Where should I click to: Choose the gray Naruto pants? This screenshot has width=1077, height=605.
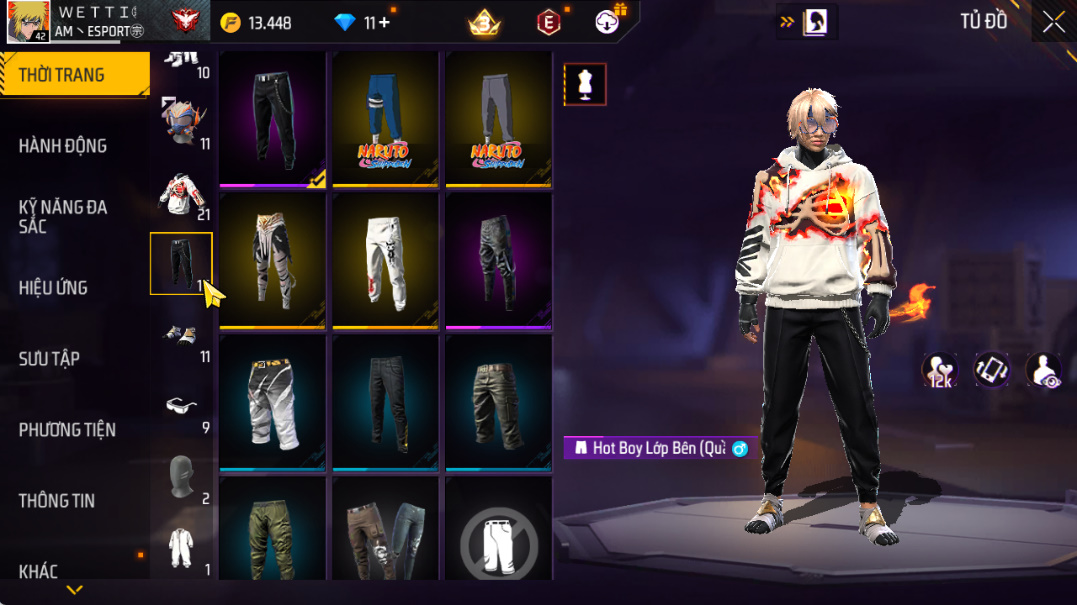click(x=498, y=118)
